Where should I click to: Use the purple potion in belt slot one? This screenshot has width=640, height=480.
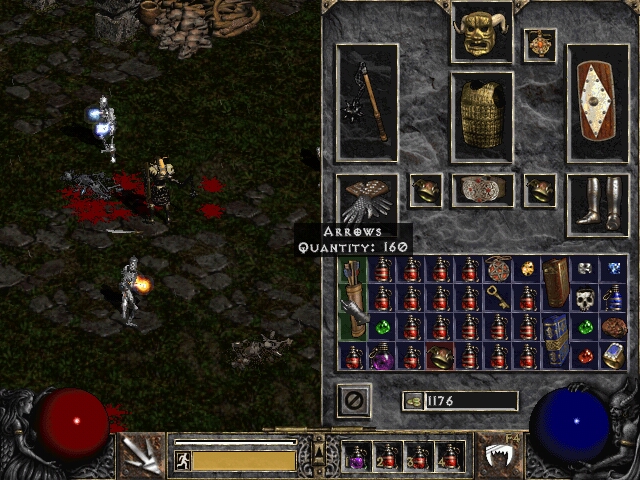[356, 458]
